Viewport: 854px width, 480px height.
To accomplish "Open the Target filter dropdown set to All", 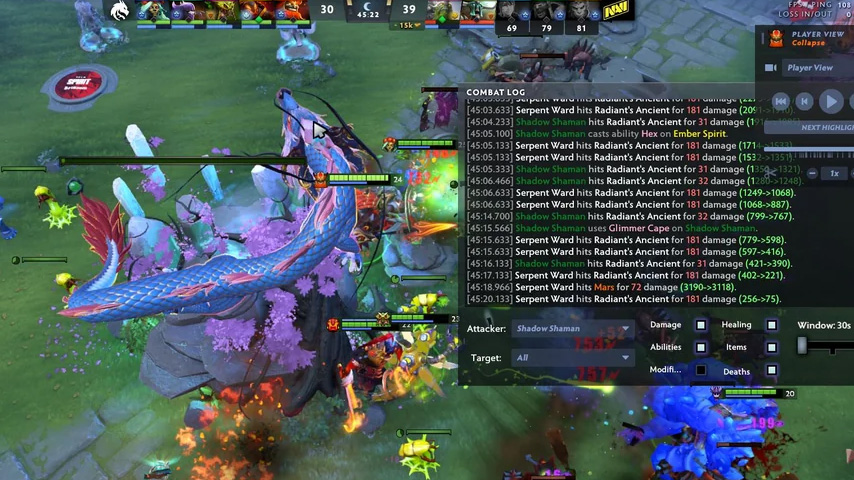I will tap(572, 357).
